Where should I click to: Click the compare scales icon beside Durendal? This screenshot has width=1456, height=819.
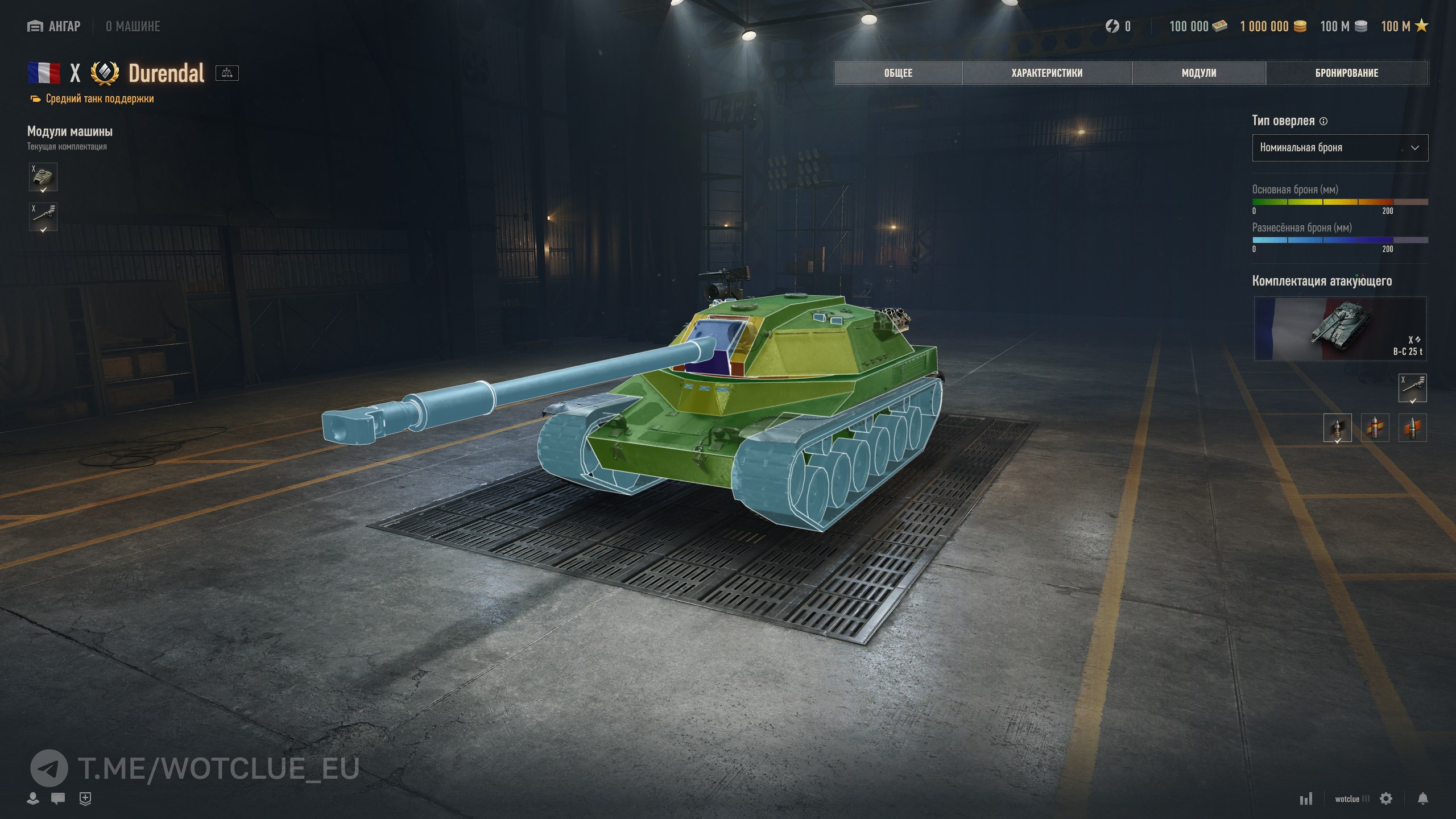point(227,73)
